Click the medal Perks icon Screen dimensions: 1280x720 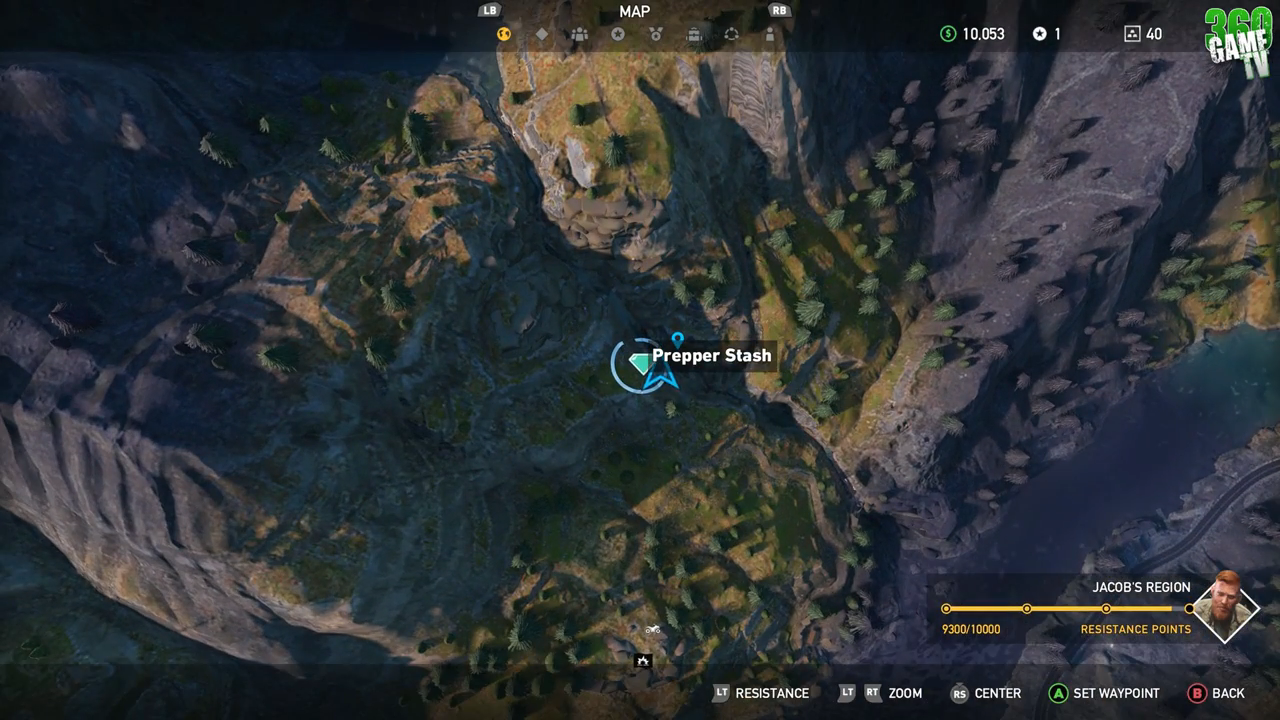[x=656, y=34]
